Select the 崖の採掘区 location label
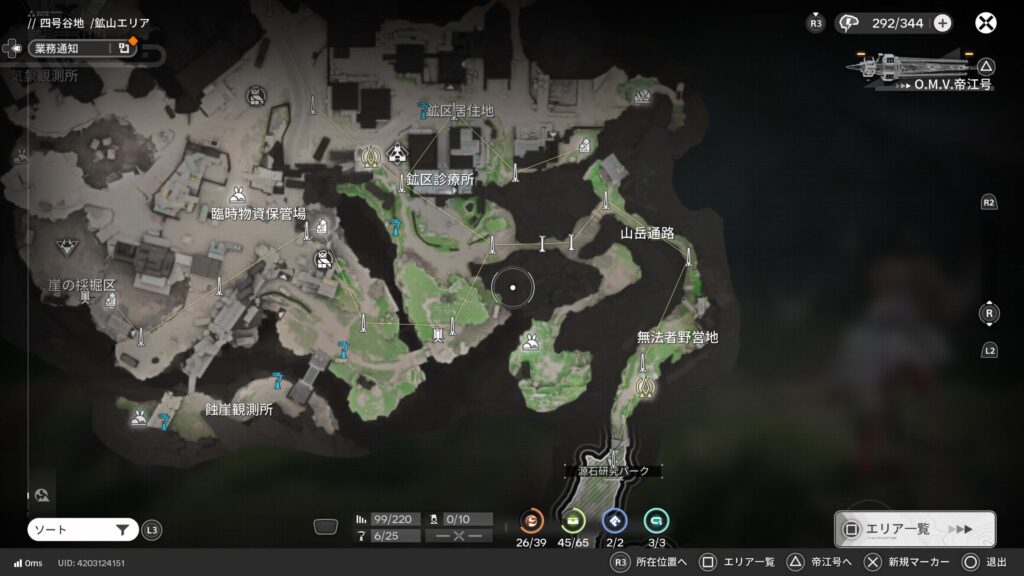1024x576 pixels. 82,286
